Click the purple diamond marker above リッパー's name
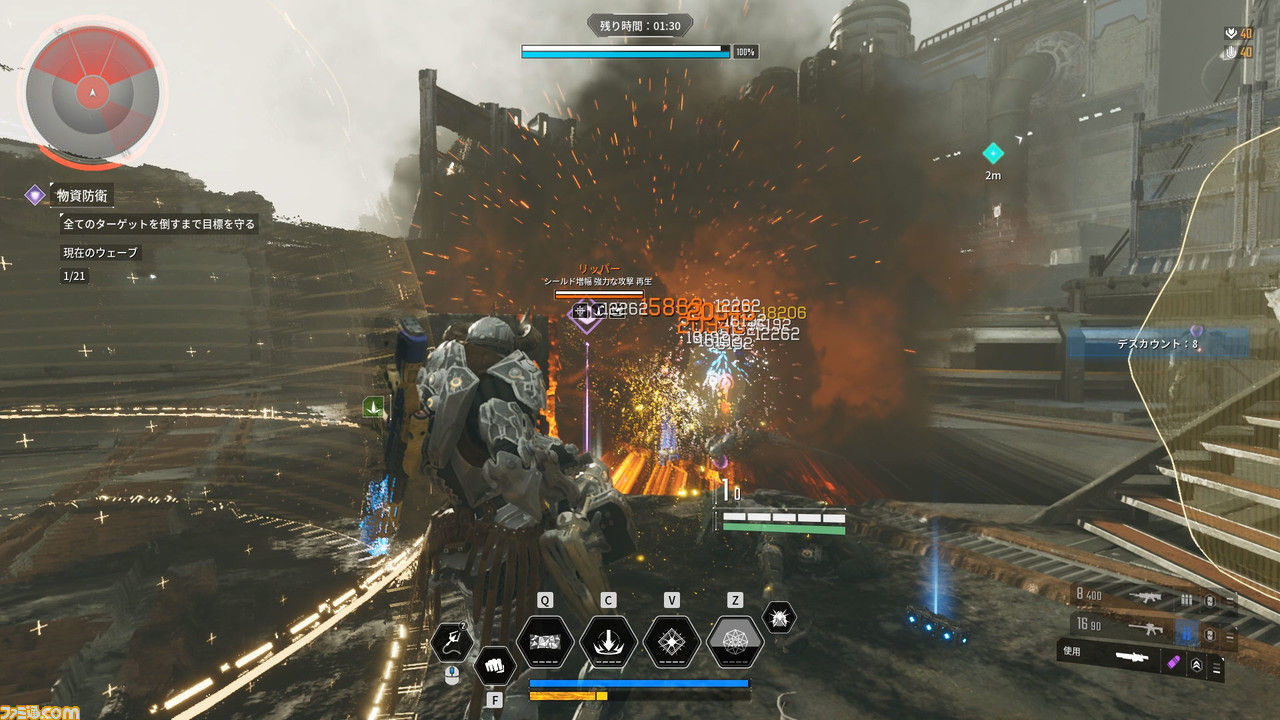1280x720 pixels. [x=580, y=314]
